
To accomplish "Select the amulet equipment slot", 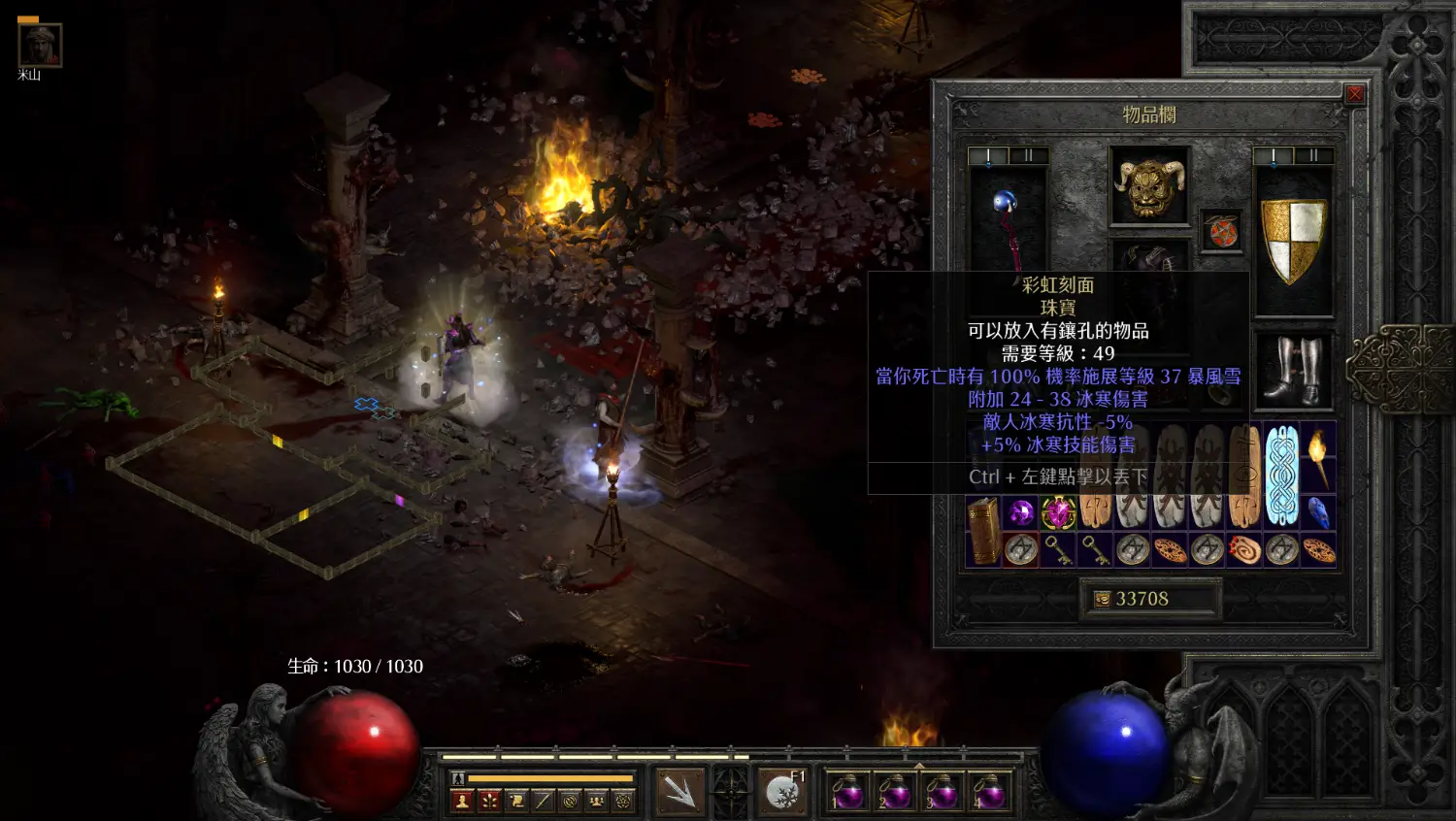I will [x=1222, y=231].
